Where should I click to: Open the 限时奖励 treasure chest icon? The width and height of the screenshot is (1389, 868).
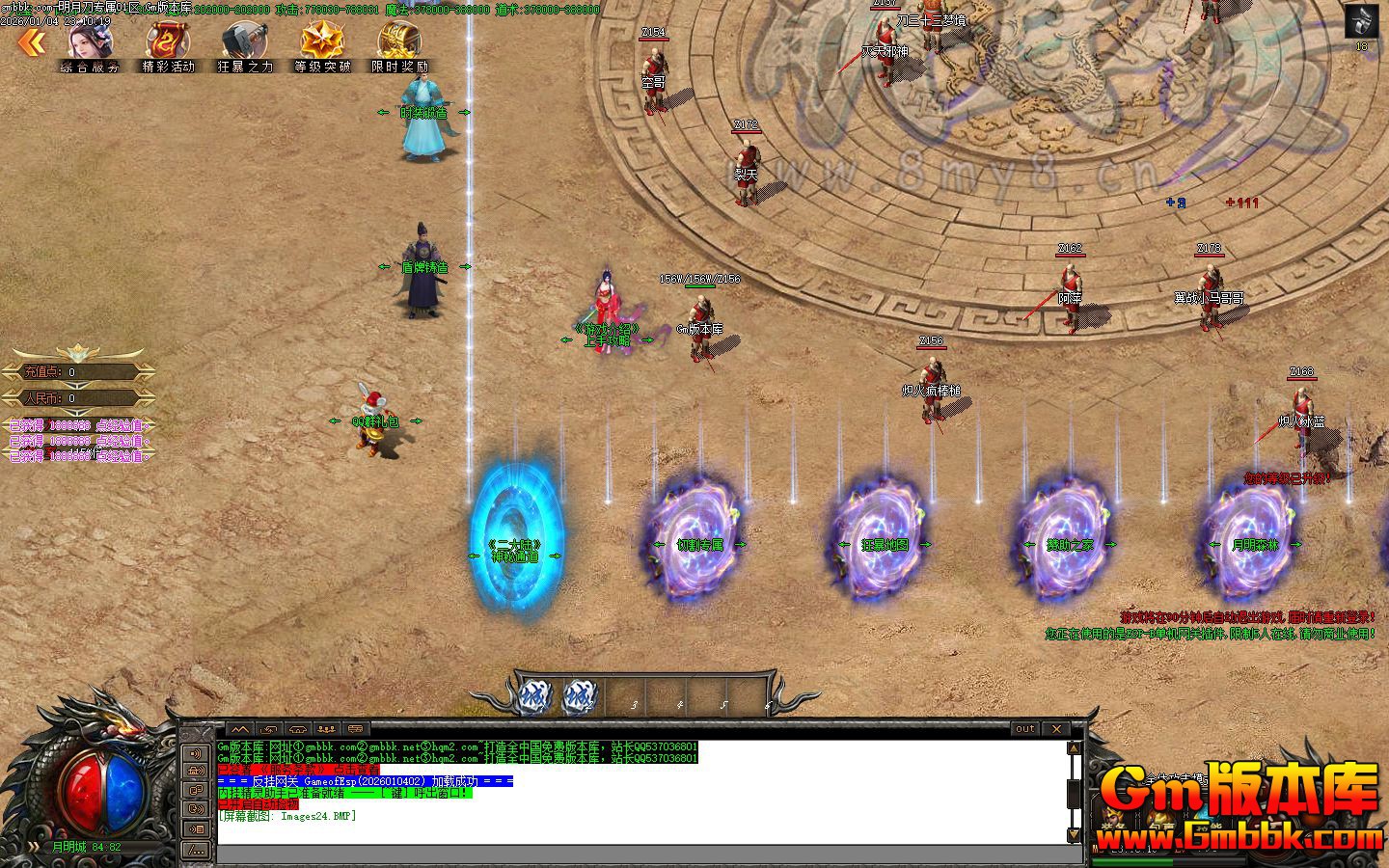pyautogui.click(x=399, y=44)
